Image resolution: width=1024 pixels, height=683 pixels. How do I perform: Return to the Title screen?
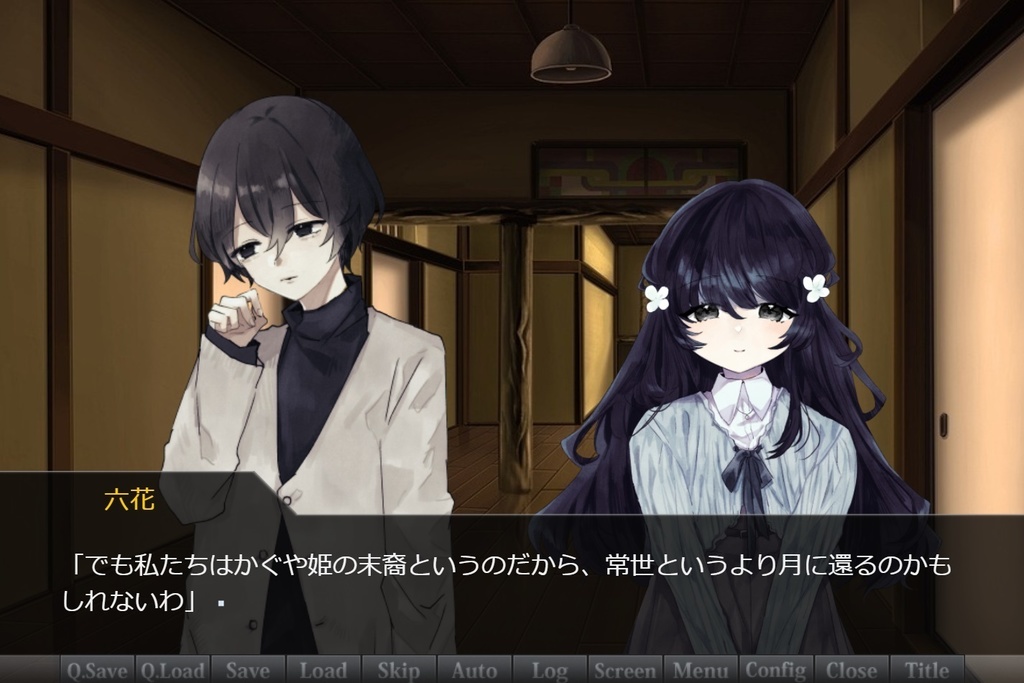pyautogui.click(x=927, y=670)
